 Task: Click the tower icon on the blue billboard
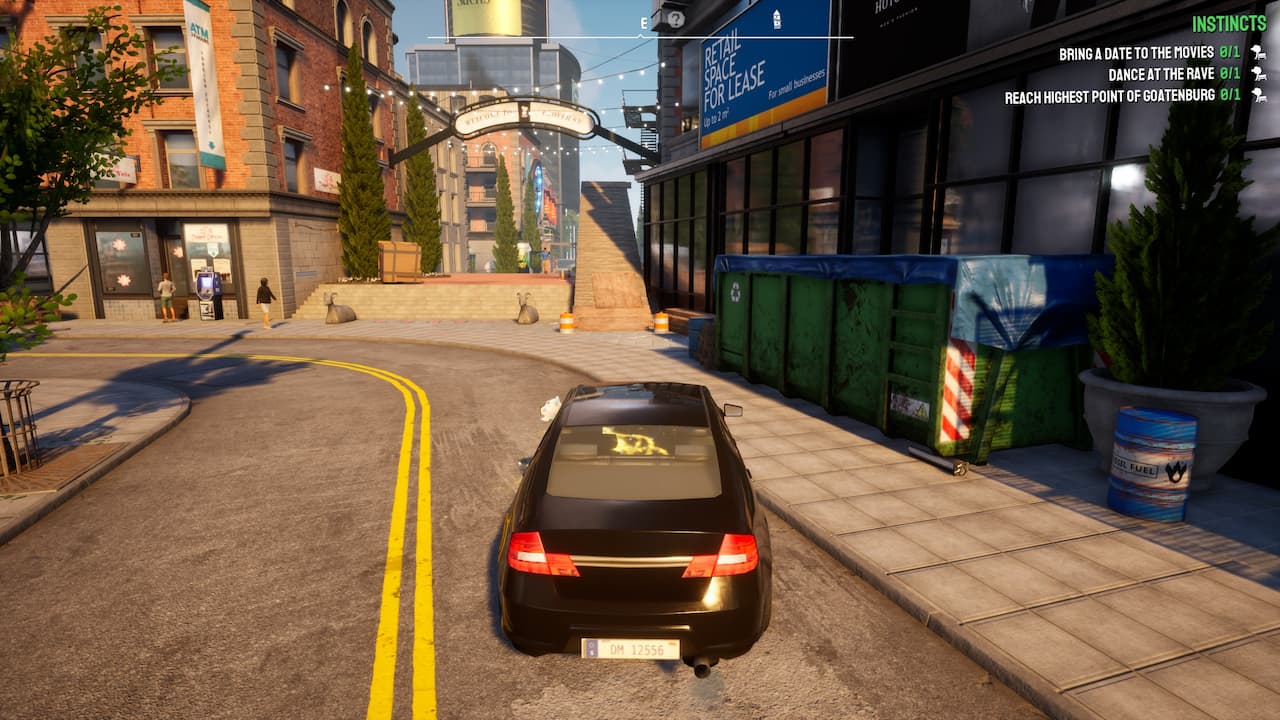(777, 19)
